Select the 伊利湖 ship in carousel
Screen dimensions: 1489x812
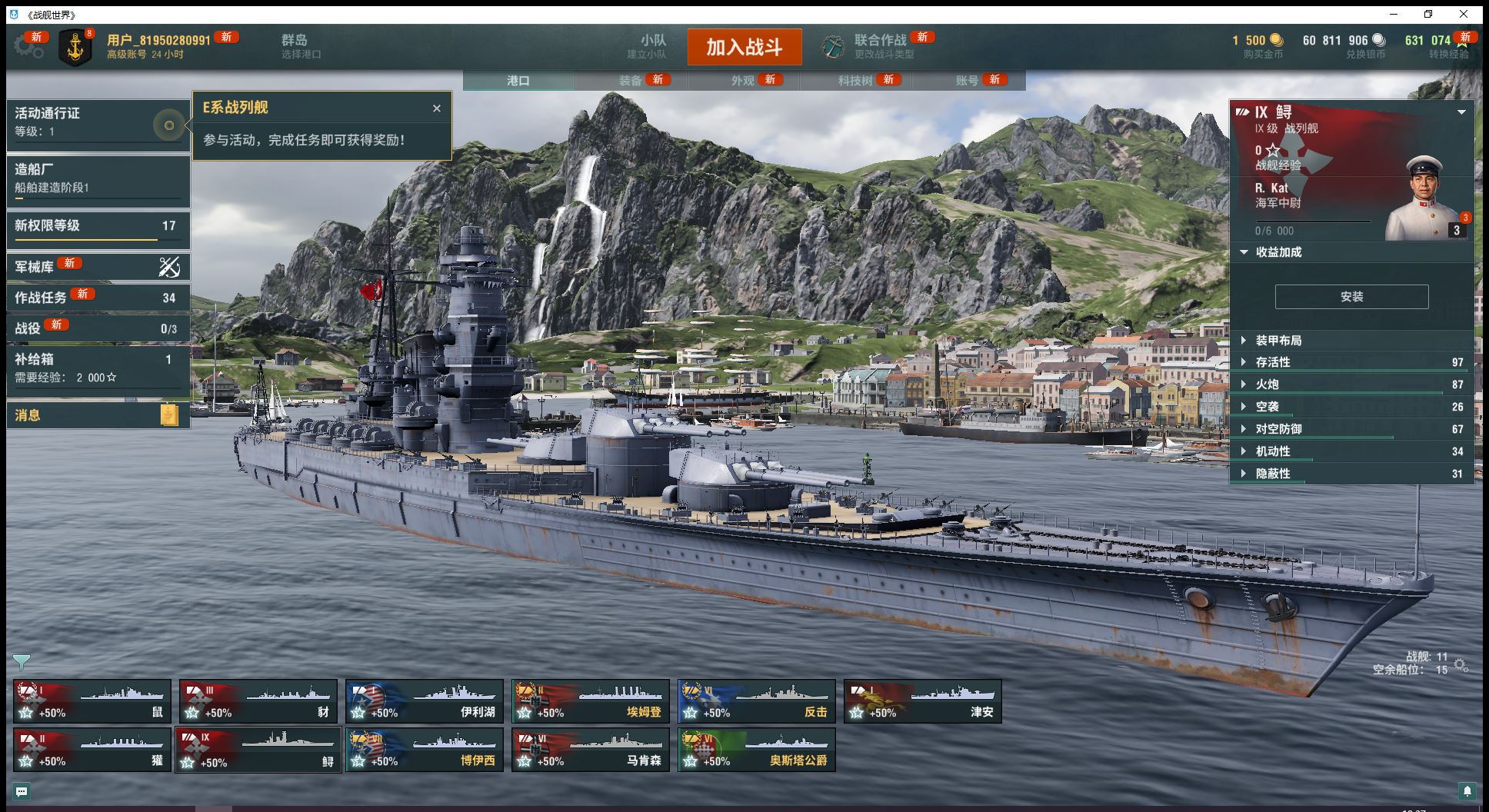coord(425,701)
